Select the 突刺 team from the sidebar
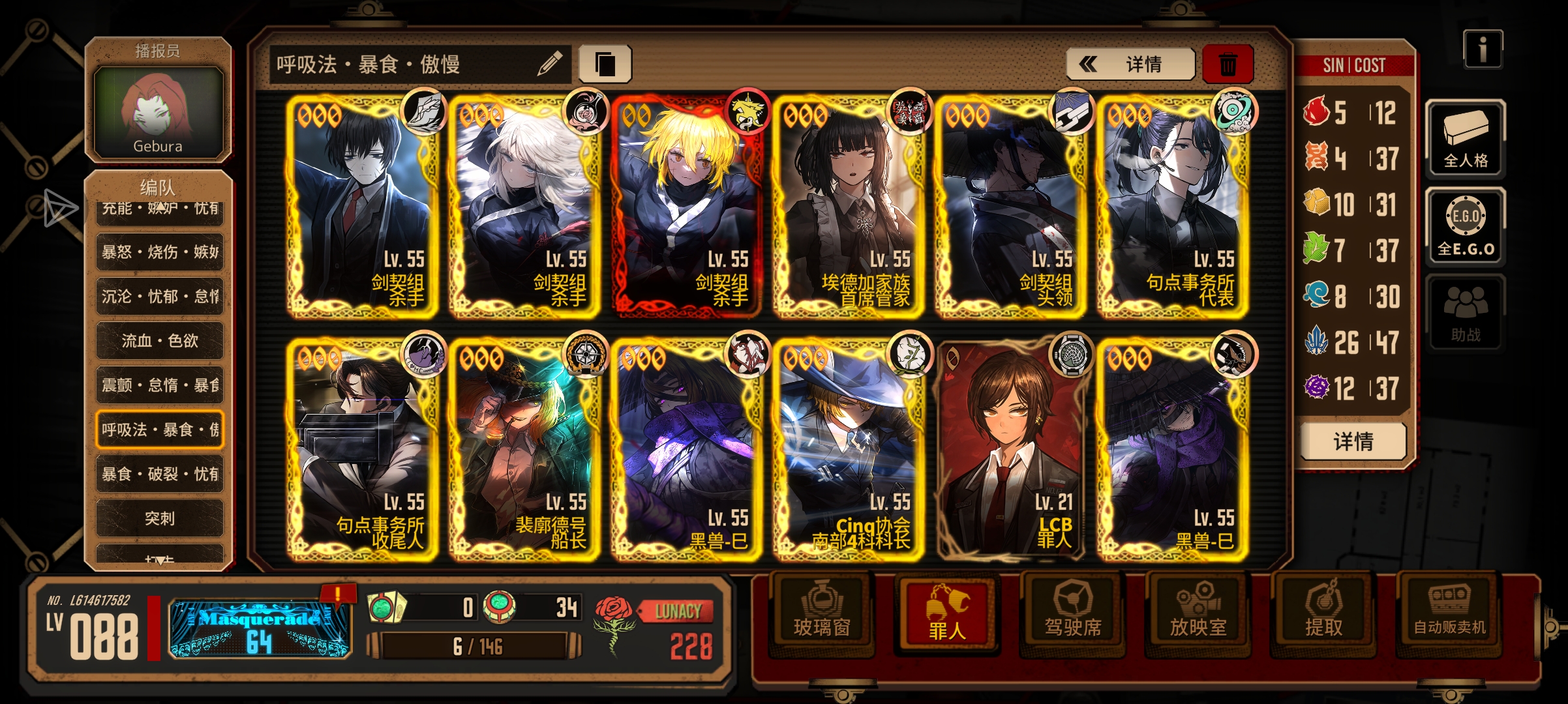 160,518
